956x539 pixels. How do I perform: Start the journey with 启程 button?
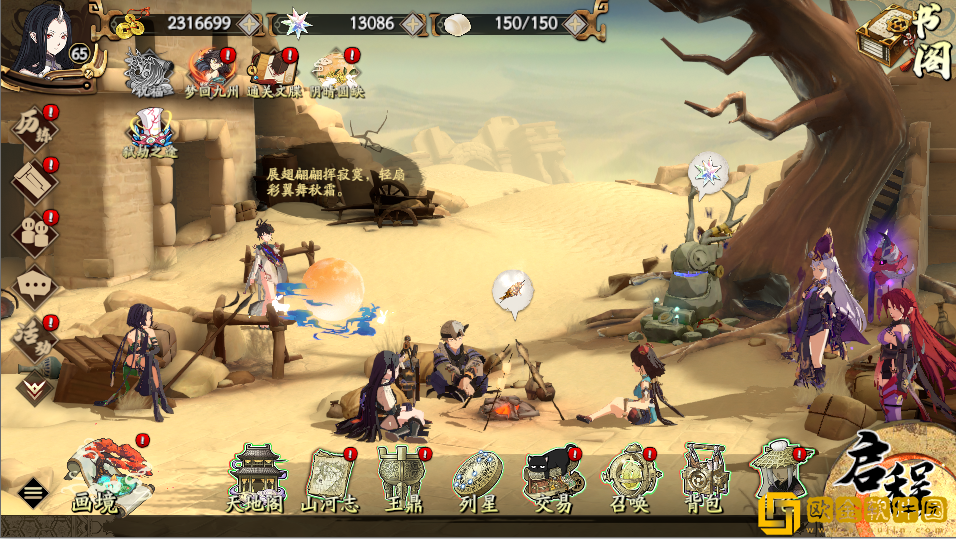[895, 468]
